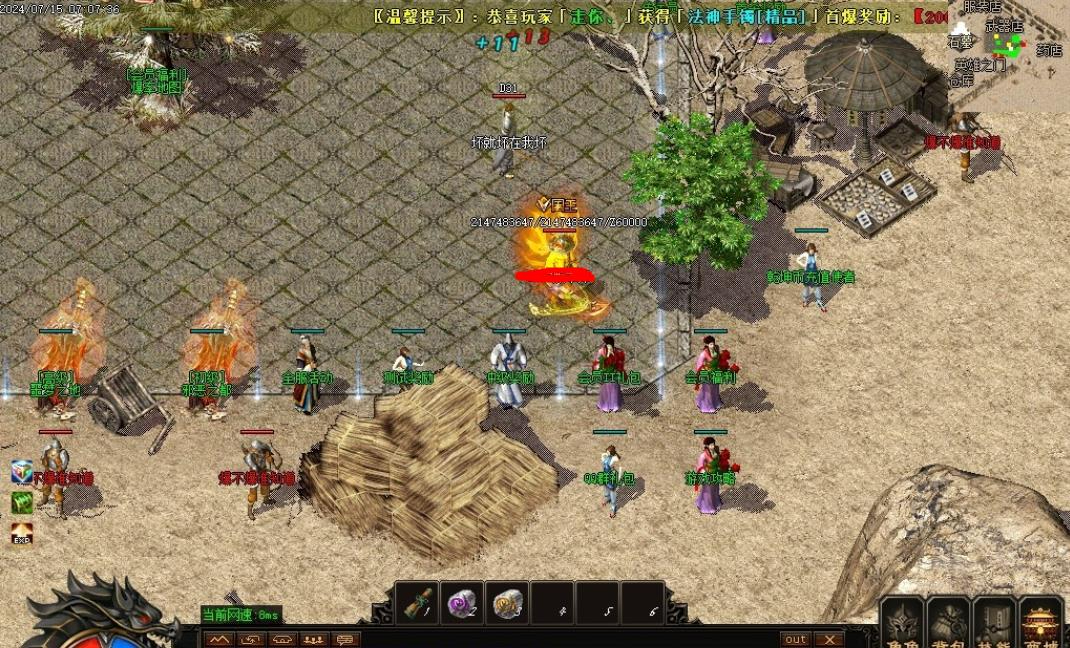This screenshot has width=1070, height=648.
Task: Activate the green claw buff icon
Action: pyautogui.click(x=22, y=503)
